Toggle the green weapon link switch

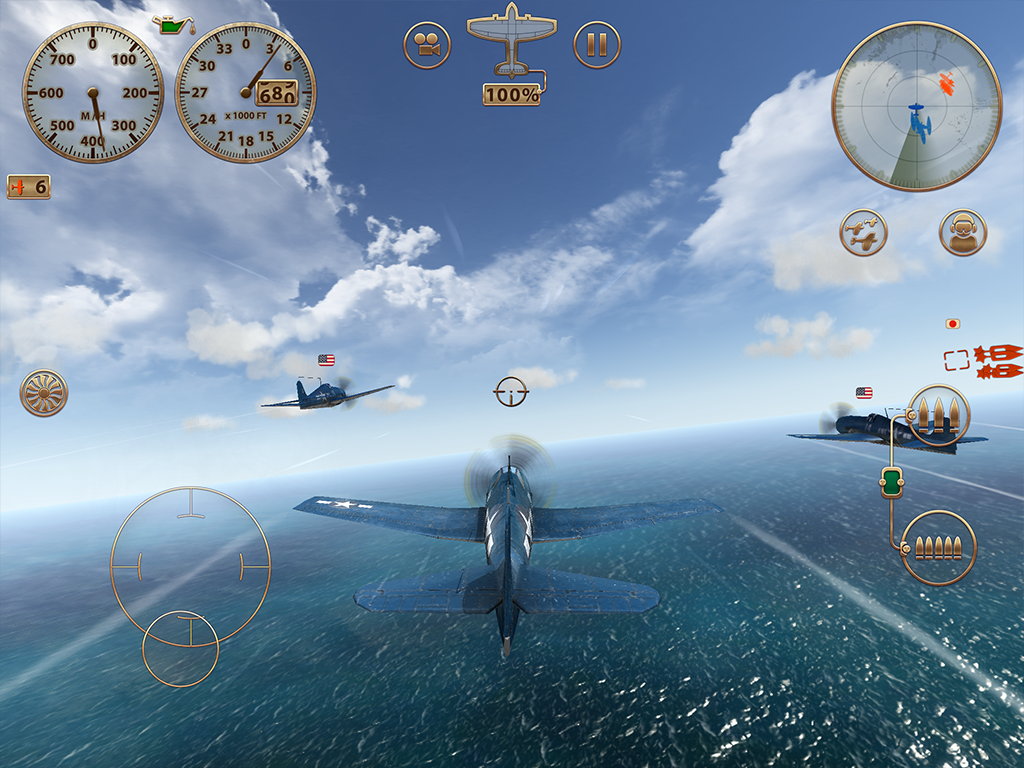[x=890, y=482]
